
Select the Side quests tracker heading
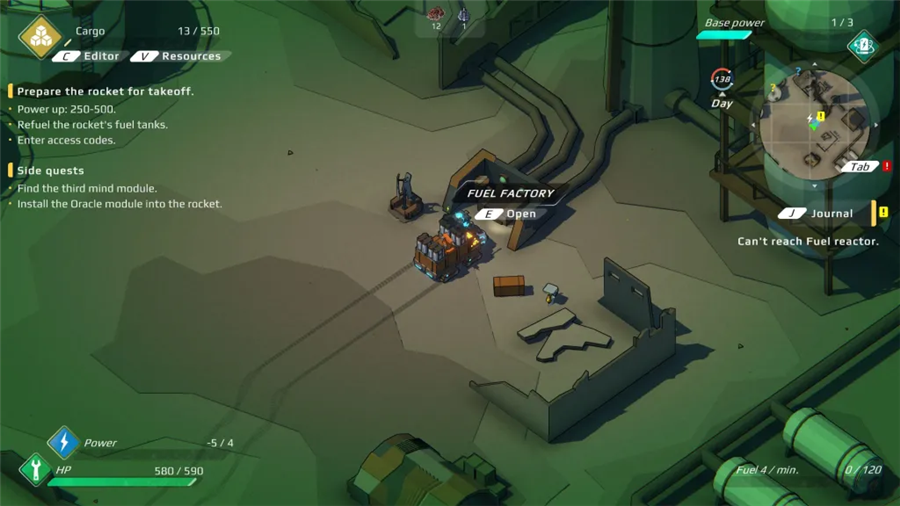(x=50, y=171)
